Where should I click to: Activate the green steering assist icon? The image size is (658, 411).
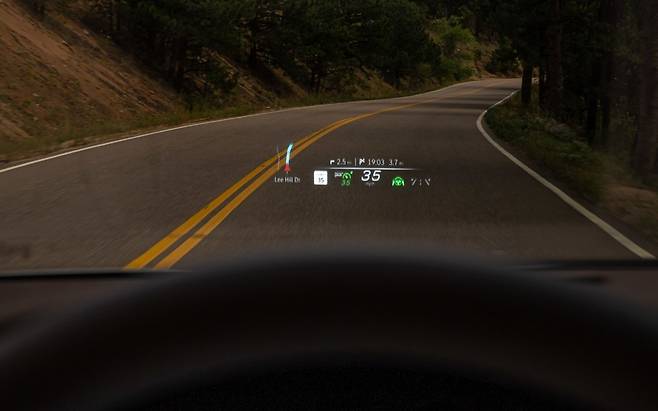click(398, 182)
